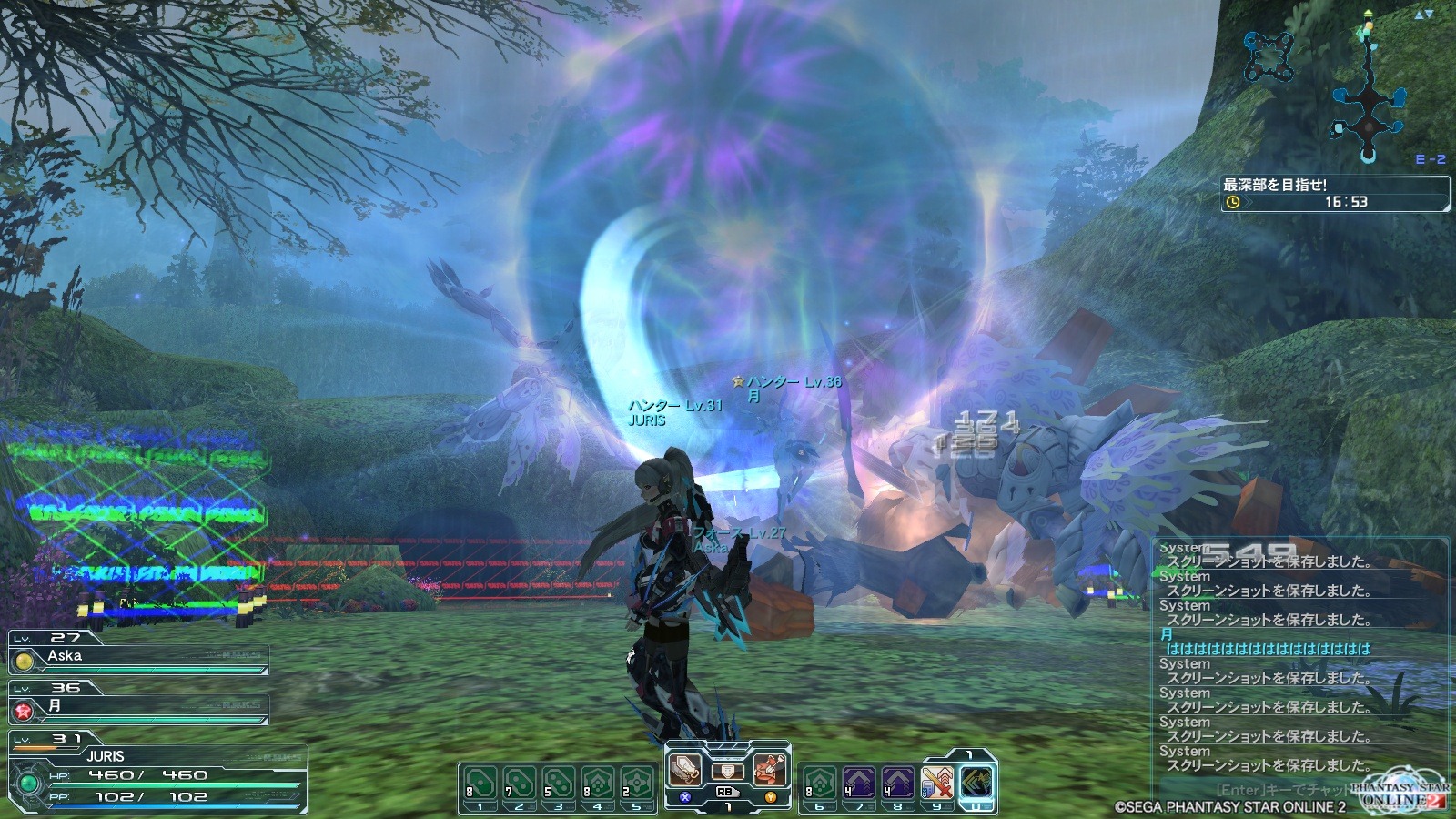
Task: Activate the highlighted skill in slot 0
Action: [x=976, y=782]
